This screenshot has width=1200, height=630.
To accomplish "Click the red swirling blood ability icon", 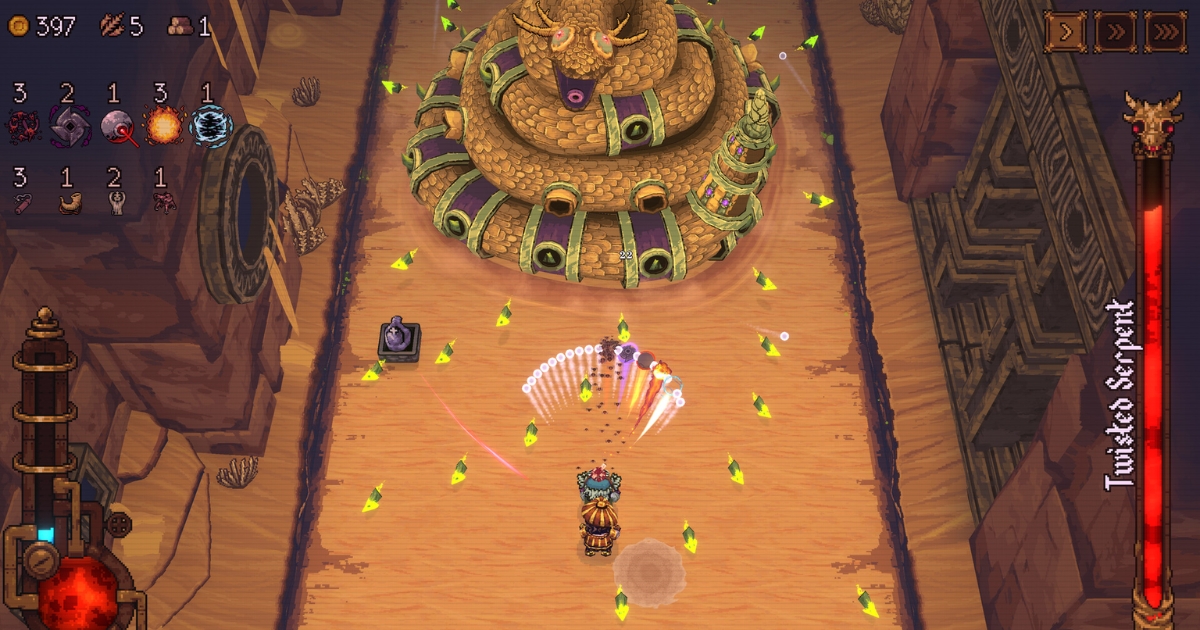I will (x=22, y=127).
